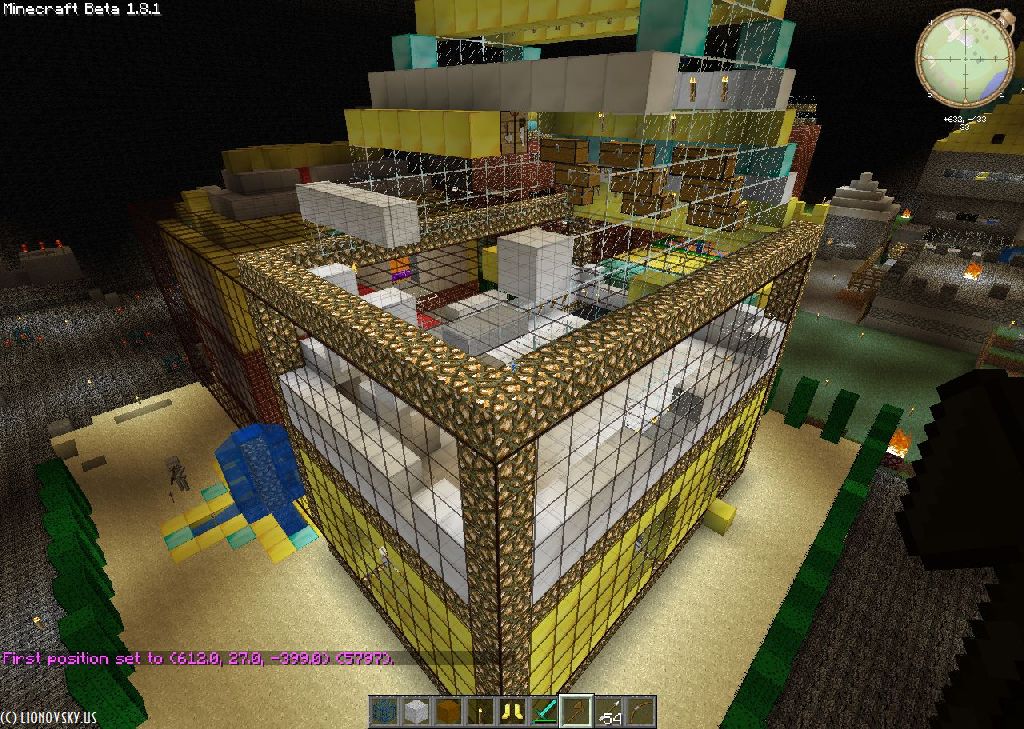
Task: Select the bow in the hotbar
Action: click(640, 712)
